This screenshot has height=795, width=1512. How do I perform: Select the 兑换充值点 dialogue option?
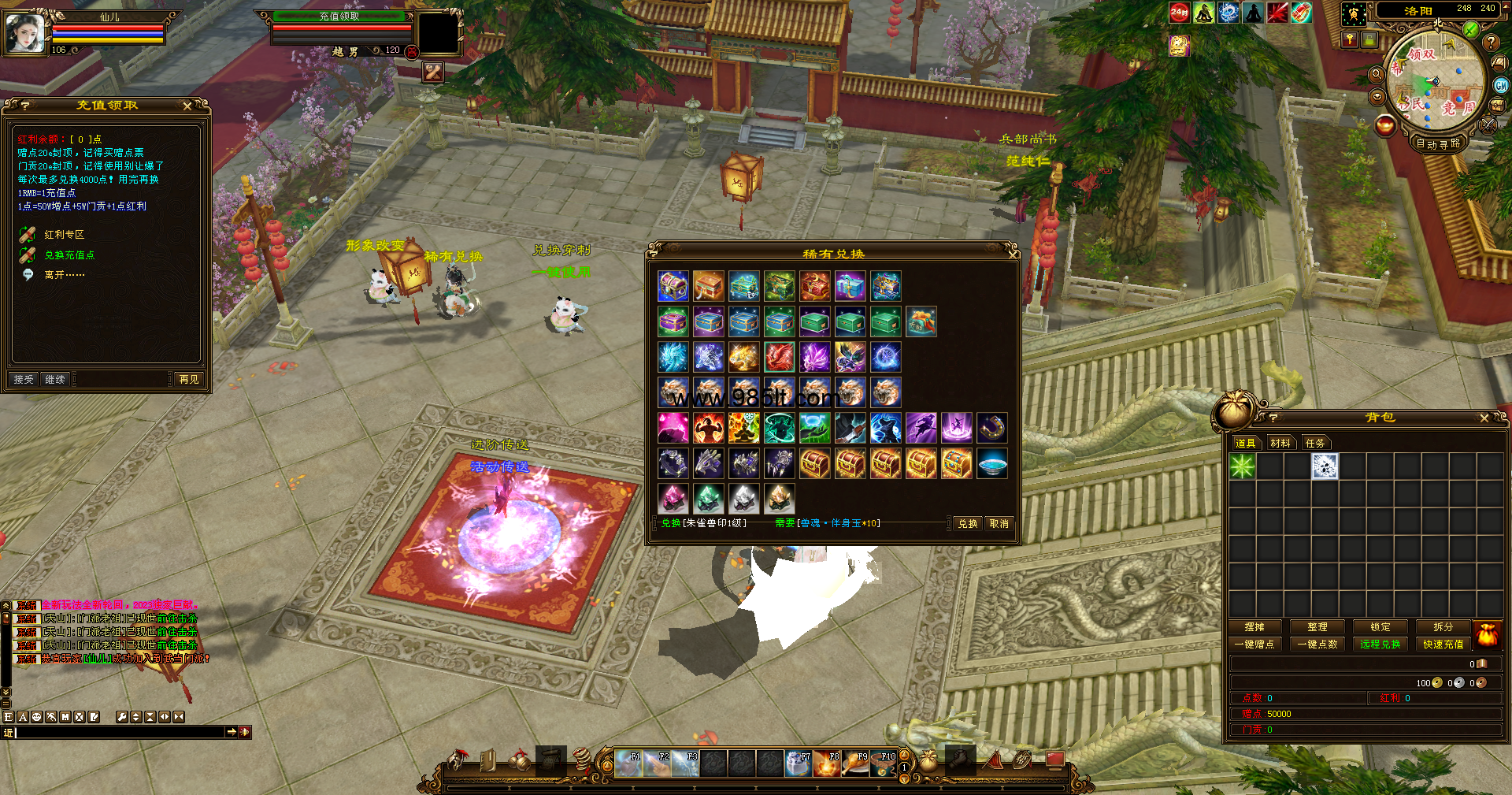point(69,255)
